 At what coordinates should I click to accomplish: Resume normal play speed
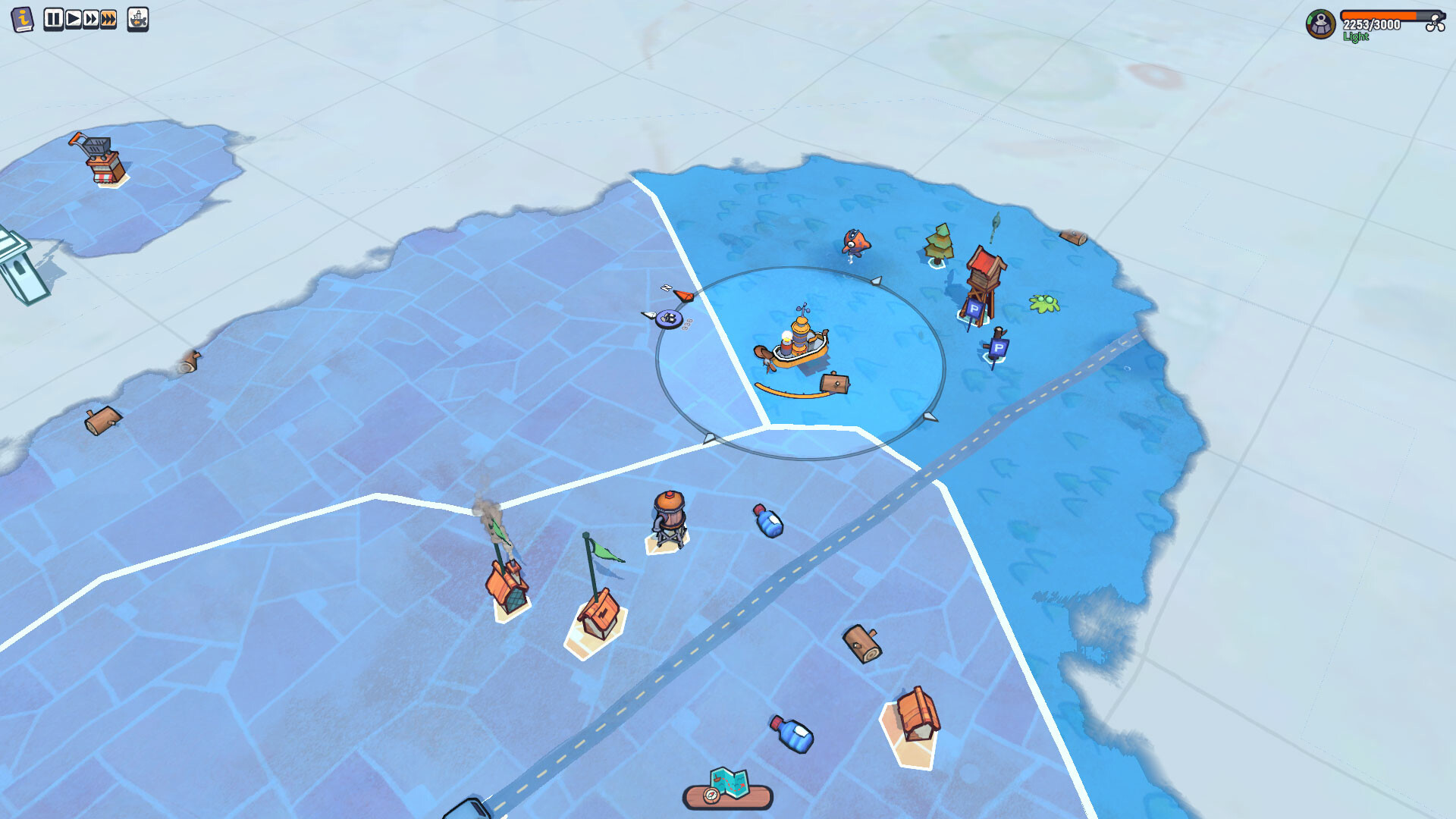pyautogui.click(x=72, y=17)
